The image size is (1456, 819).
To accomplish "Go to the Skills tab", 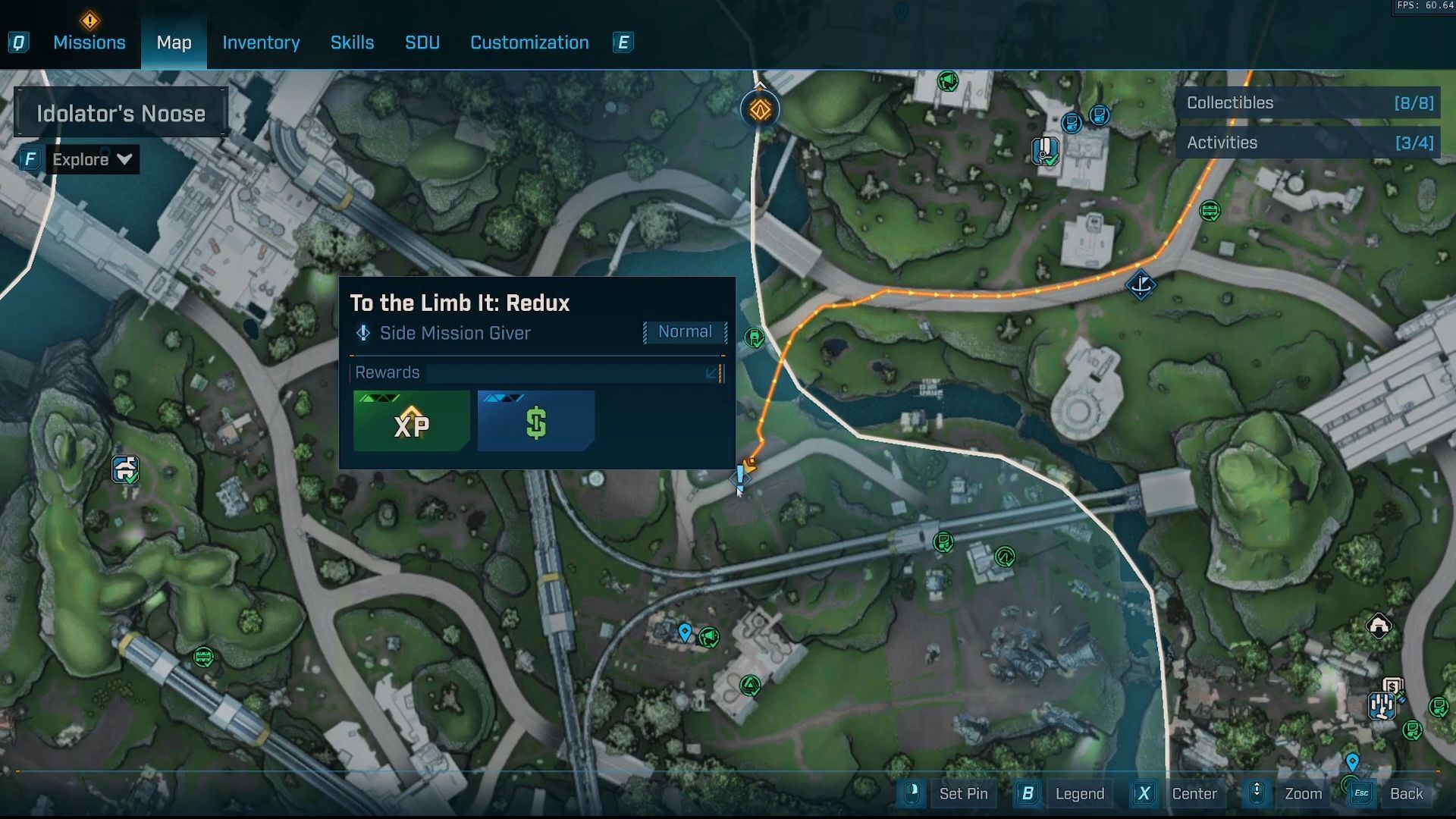I will click(352, 42).
